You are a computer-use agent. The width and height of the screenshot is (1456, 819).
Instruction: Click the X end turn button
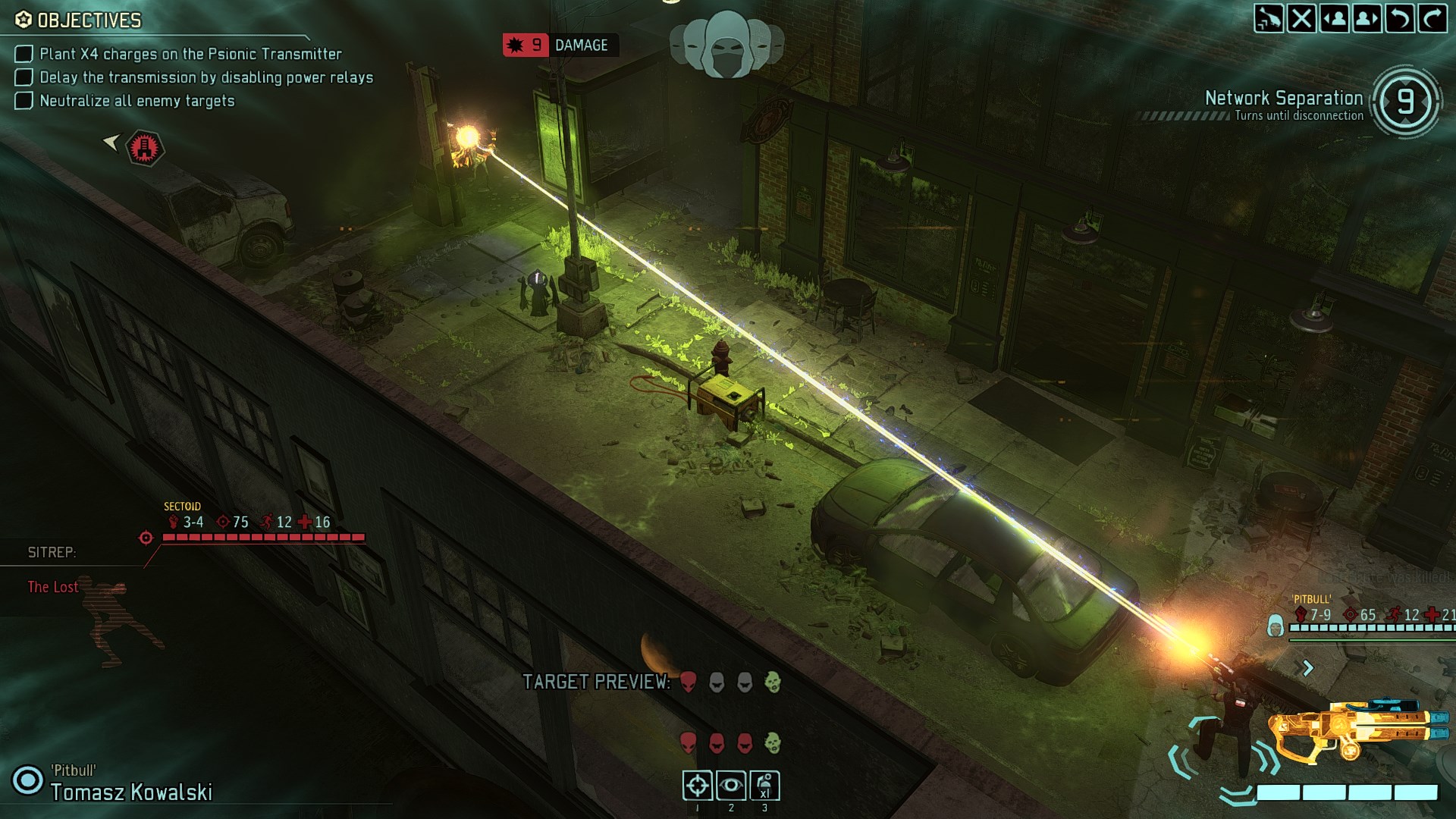tap(1301, 18)
